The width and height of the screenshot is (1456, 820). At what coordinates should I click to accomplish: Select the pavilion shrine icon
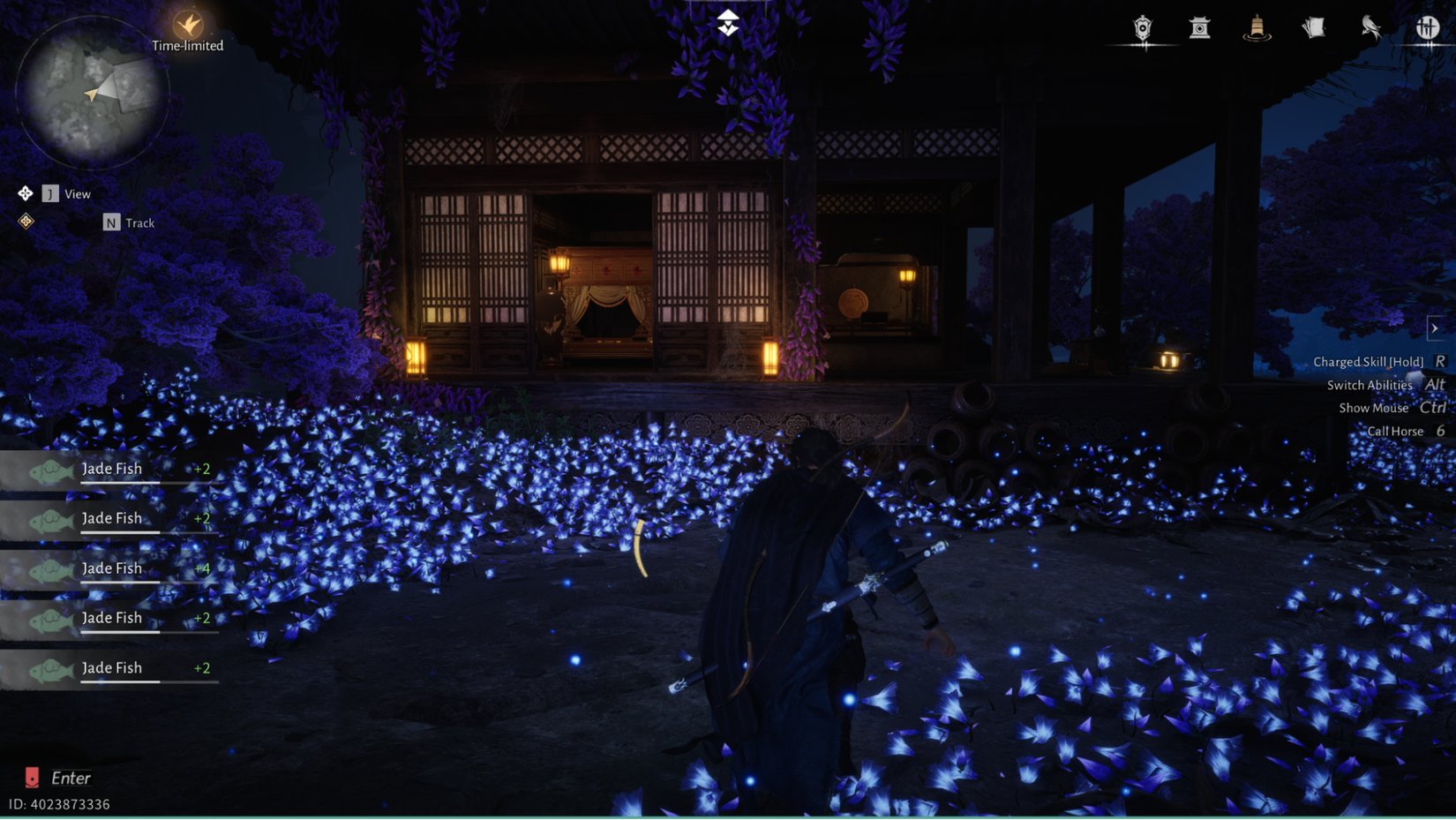(x=1198, y=28)
